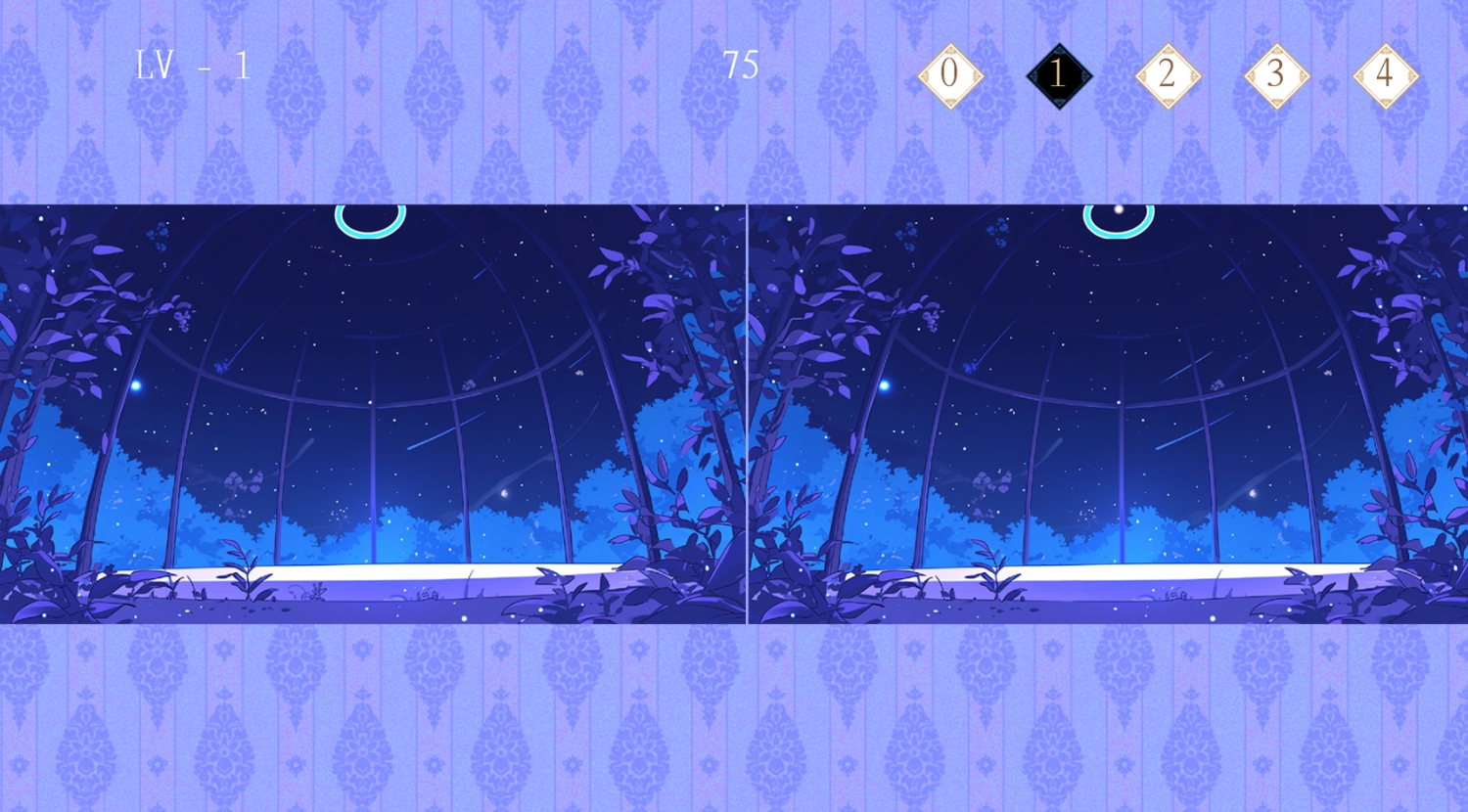Select the highlighted black diamond numbered 1
This screenshot has width=1468, height=812.
[1057, 75]
